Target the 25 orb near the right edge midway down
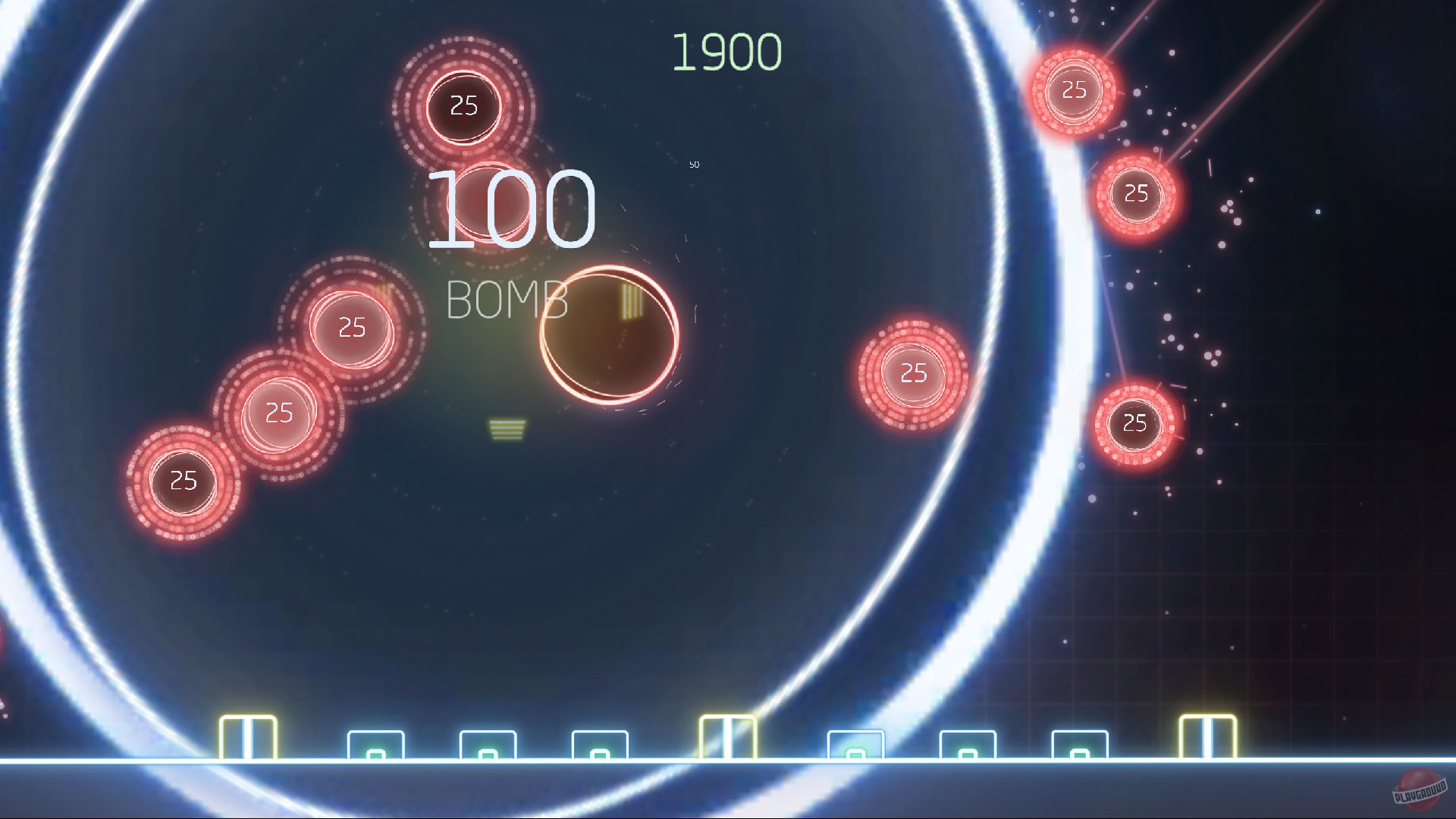The width and height of the screenshot is (1456, 819). click(x=912, y=373)
